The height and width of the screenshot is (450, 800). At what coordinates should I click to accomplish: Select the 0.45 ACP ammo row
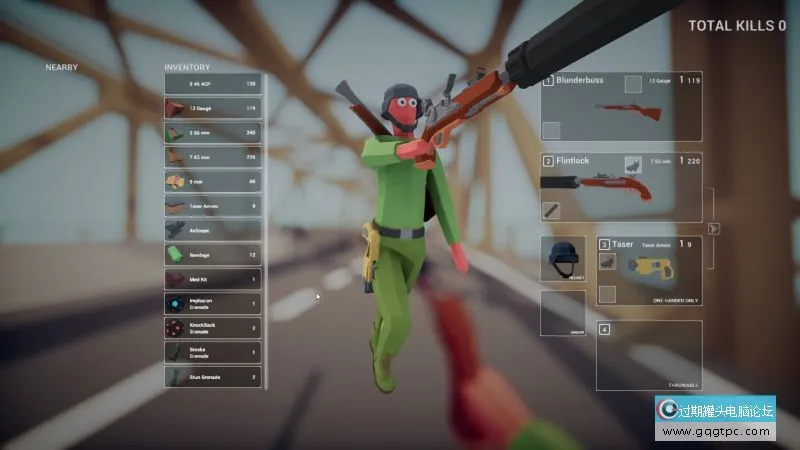(x=212, y=84)
